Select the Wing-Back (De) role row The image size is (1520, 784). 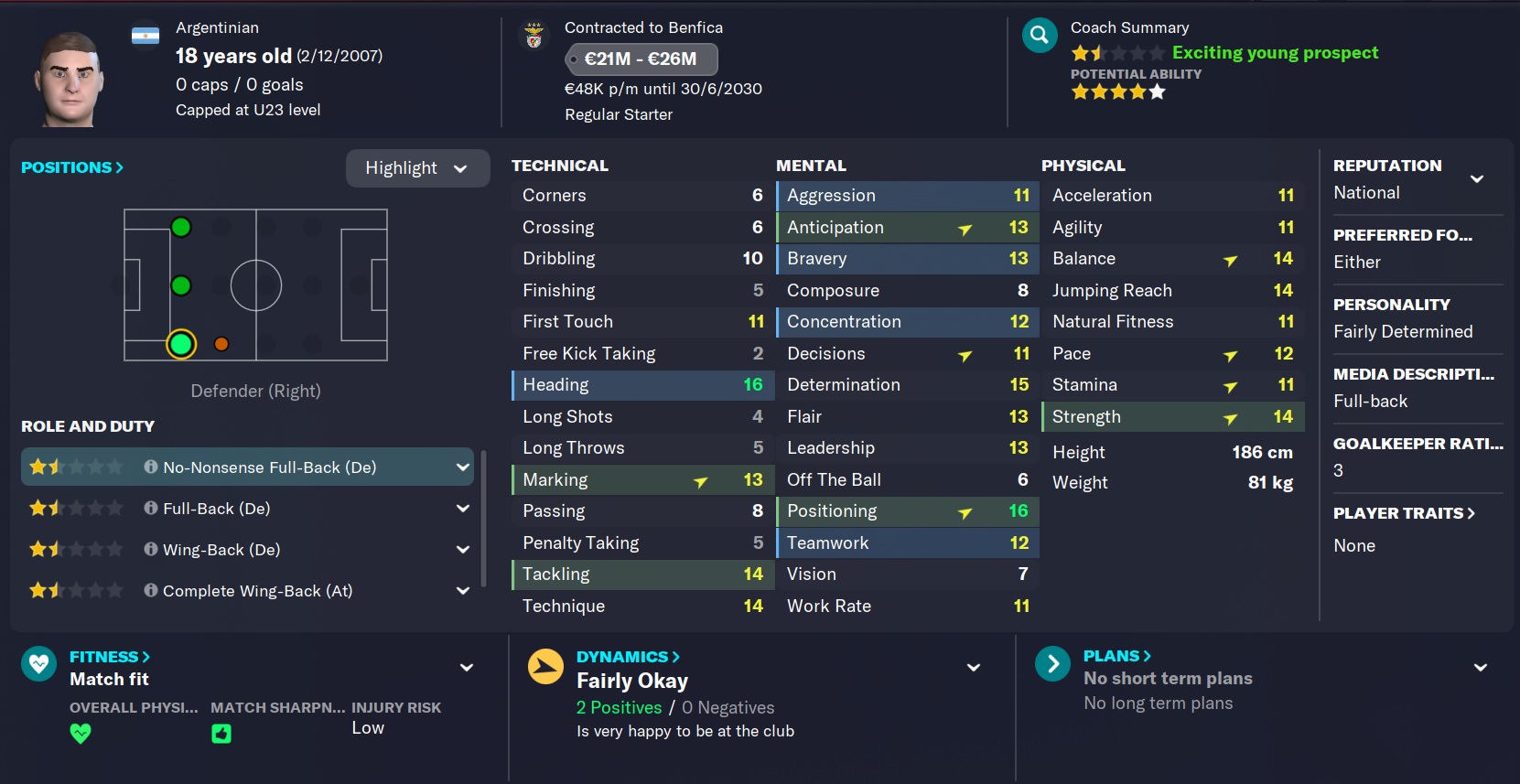(x=247, y=550)
